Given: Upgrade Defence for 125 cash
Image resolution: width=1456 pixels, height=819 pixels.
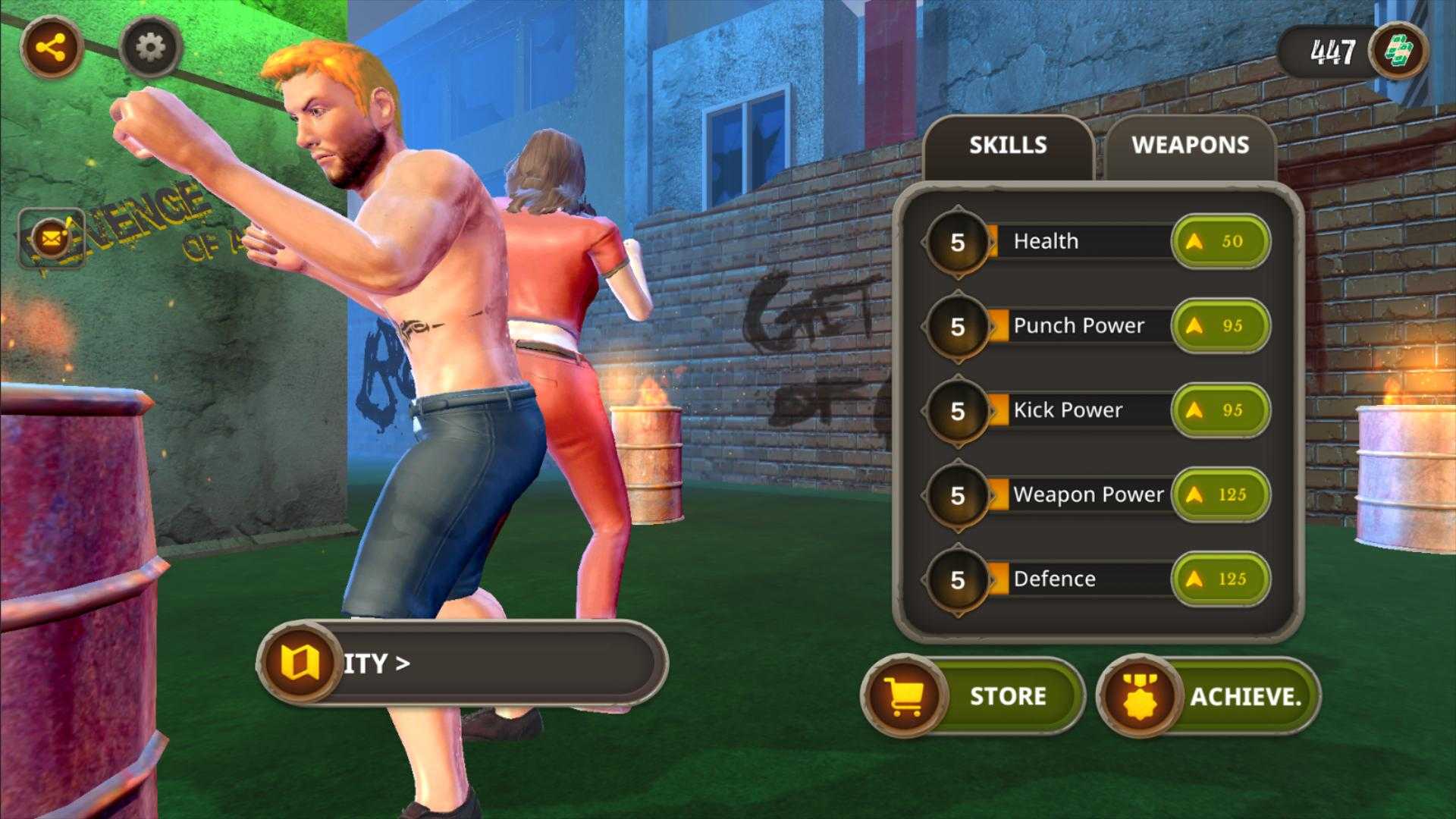Looking at the screenshot, I should click(1220, 579).
